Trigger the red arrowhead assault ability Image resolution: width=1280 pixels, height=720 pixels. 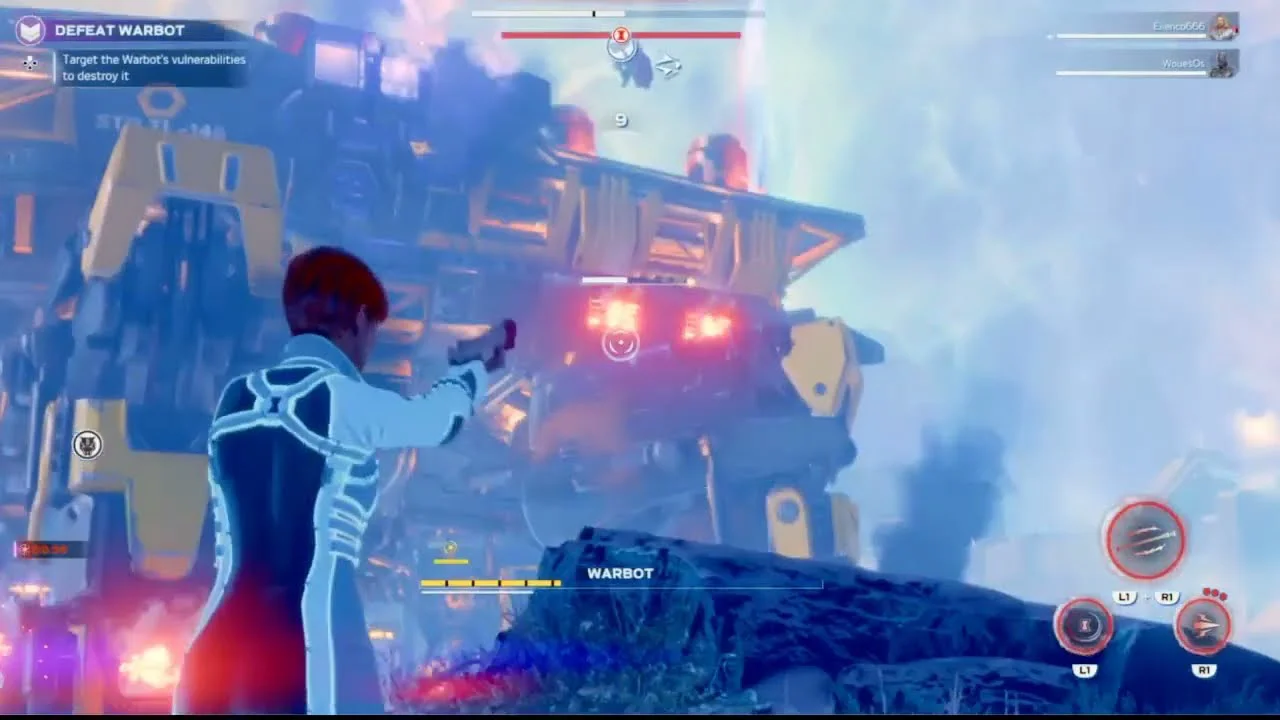pos(1203,626)
